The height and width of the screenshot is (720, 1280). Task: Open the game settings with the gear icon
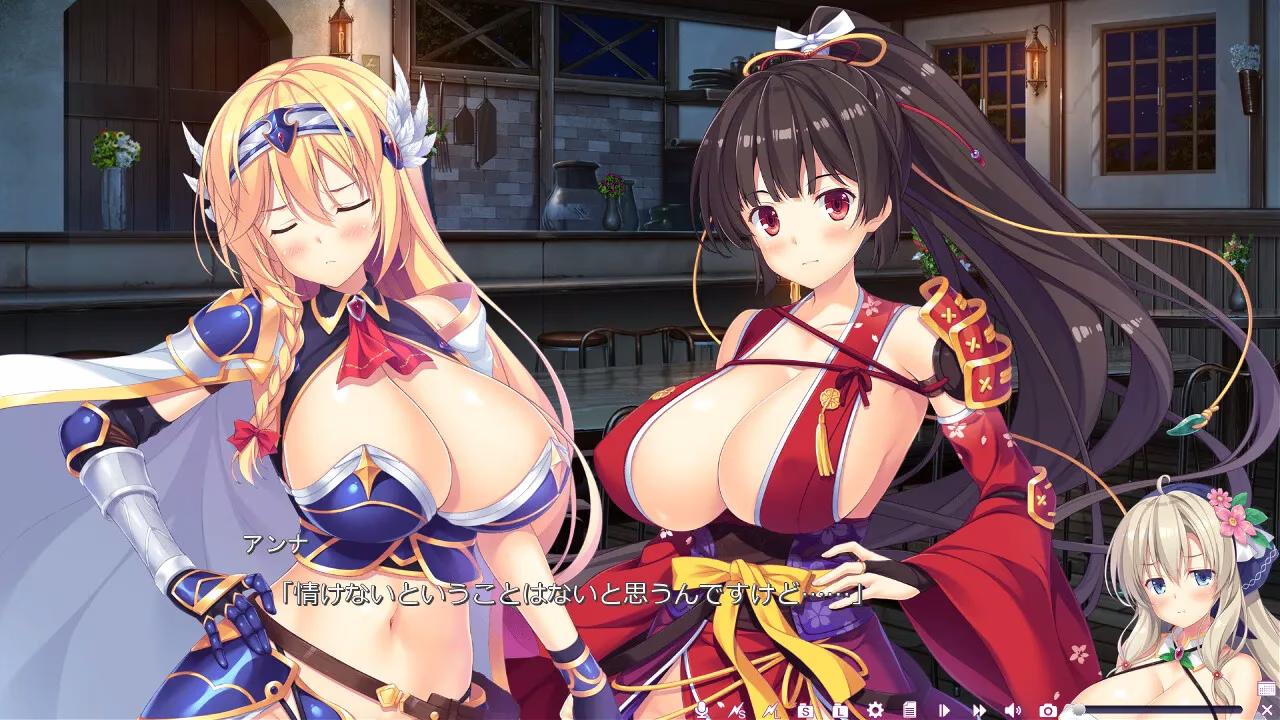(874, 709)
